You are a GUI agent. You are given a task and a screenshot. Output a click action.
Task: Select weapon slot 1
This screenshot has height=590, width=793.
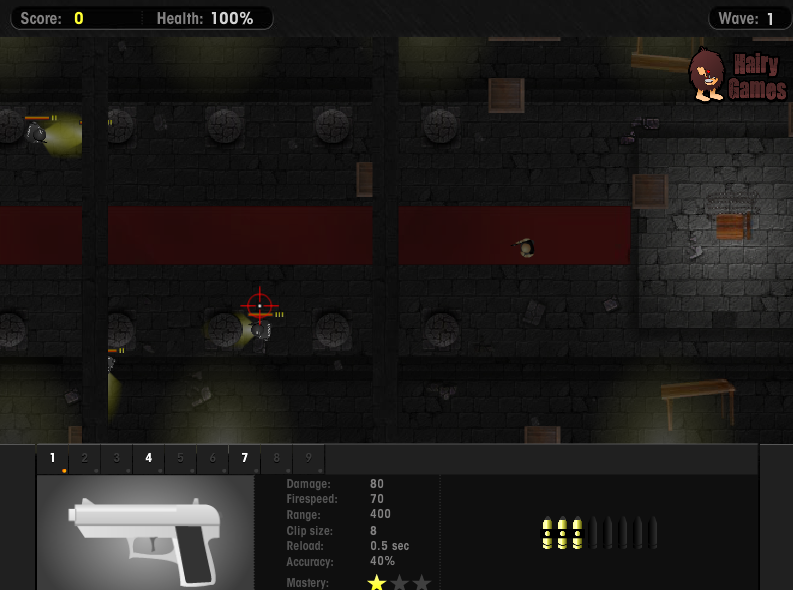(x=53, y=459)
